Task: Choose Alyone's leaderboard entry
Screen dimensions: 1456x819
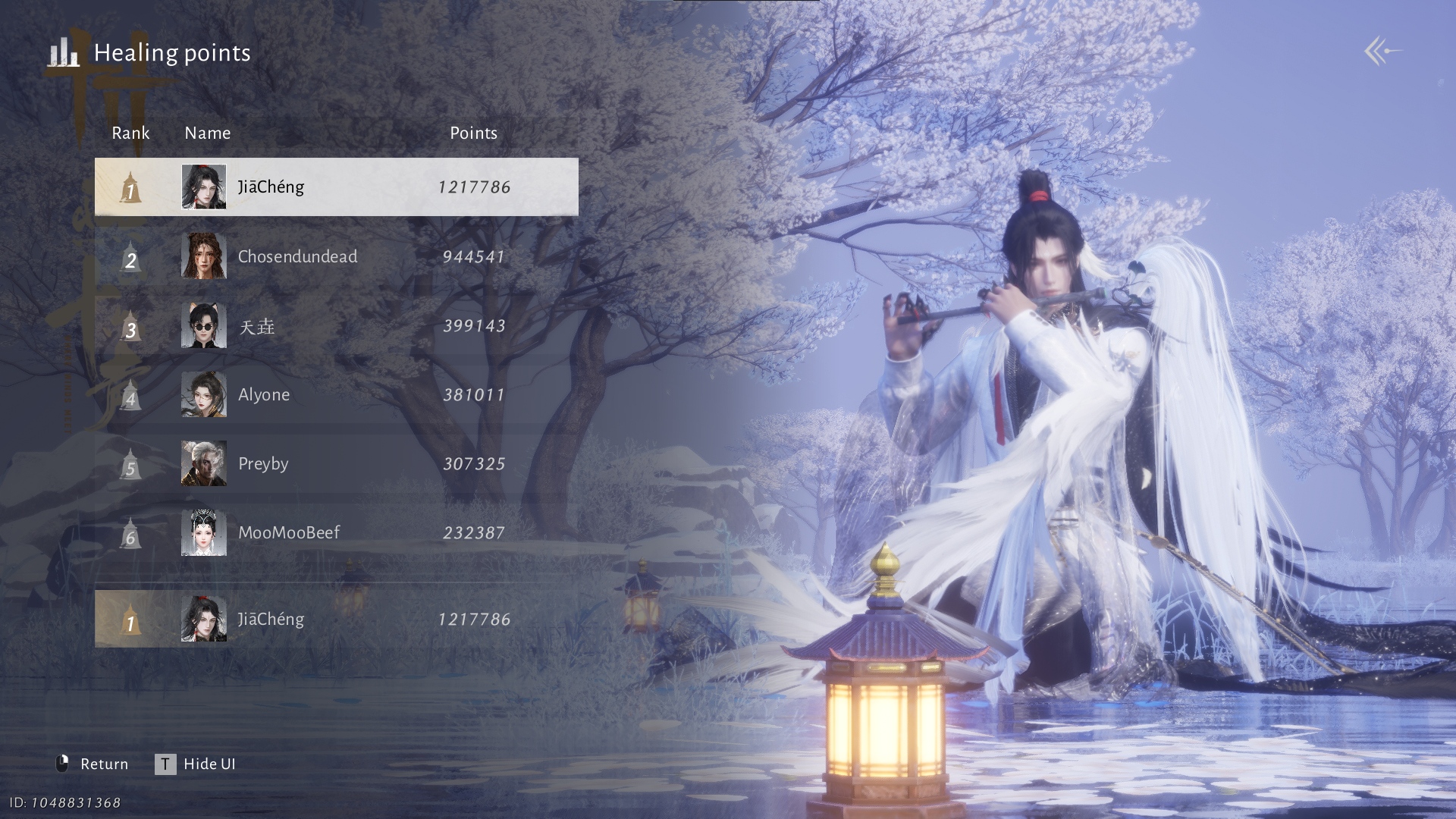Action: click(336, 395)
